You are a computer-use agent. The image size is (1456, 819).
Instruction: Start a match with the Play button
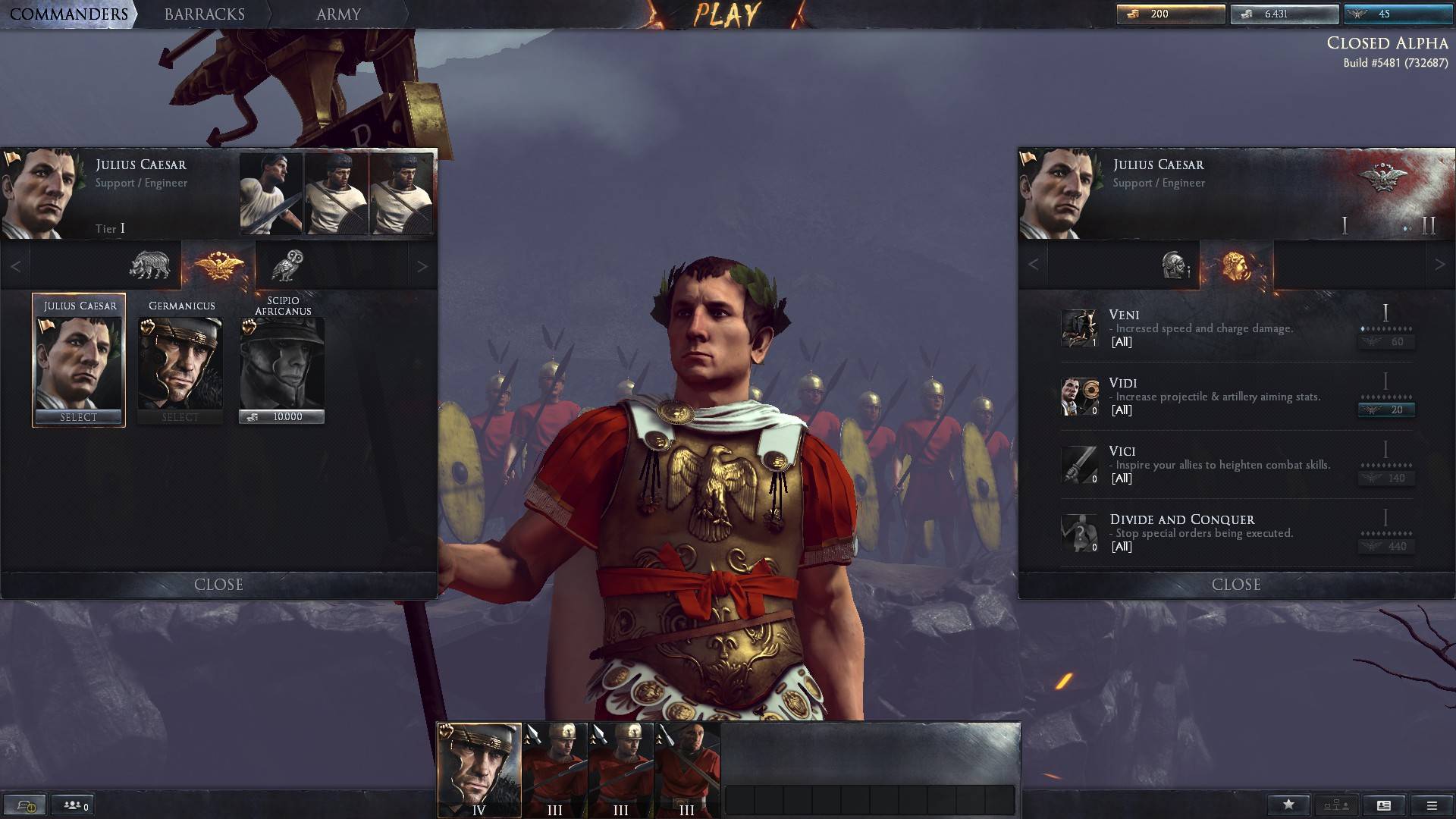[726, 15]
